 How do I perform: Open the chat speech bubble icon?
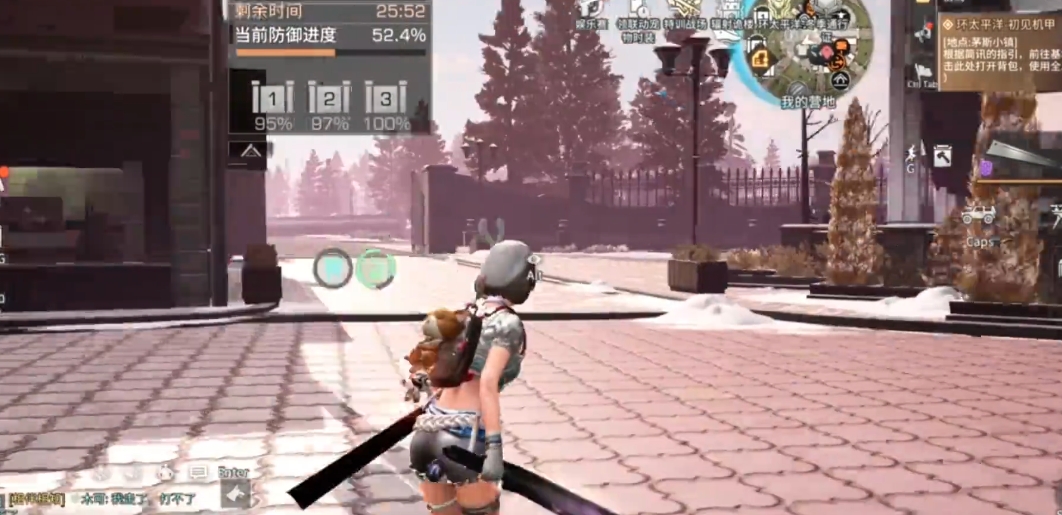coord(198,471)
